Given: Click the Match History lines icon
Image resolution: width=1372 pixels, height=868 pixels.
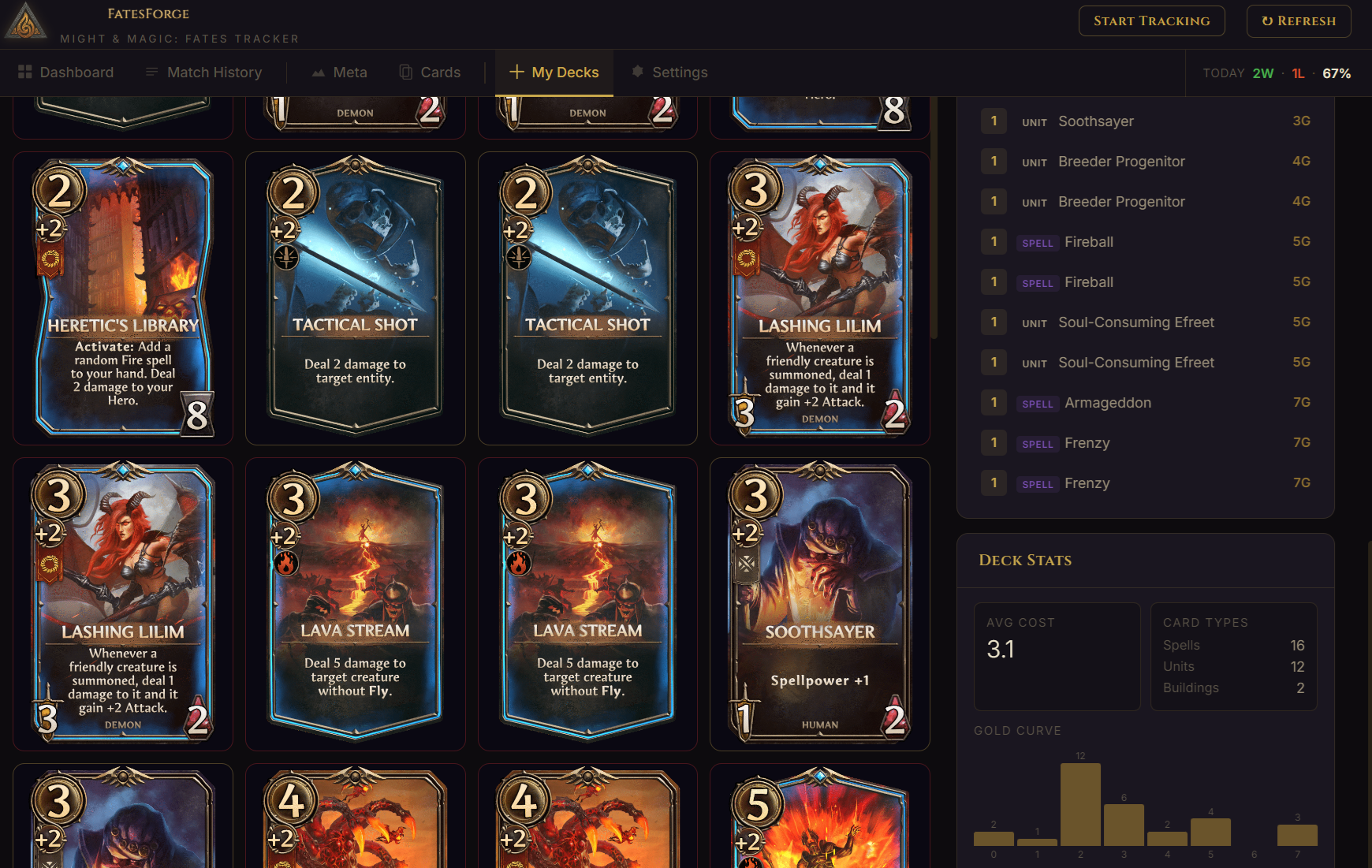Looking at the screenshot, I should point(151,72).
